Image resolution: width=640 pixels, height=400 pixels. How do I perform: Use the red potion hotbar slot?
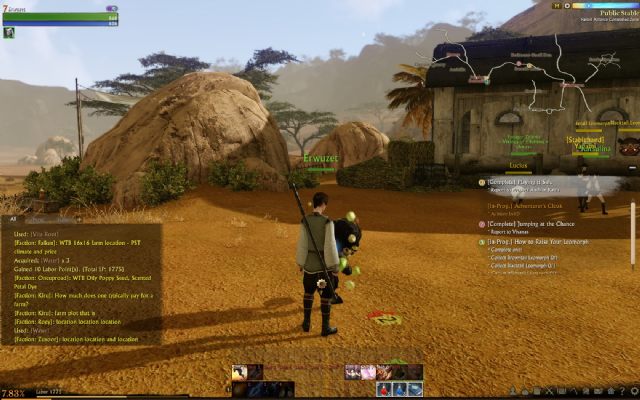click(384, 389)
